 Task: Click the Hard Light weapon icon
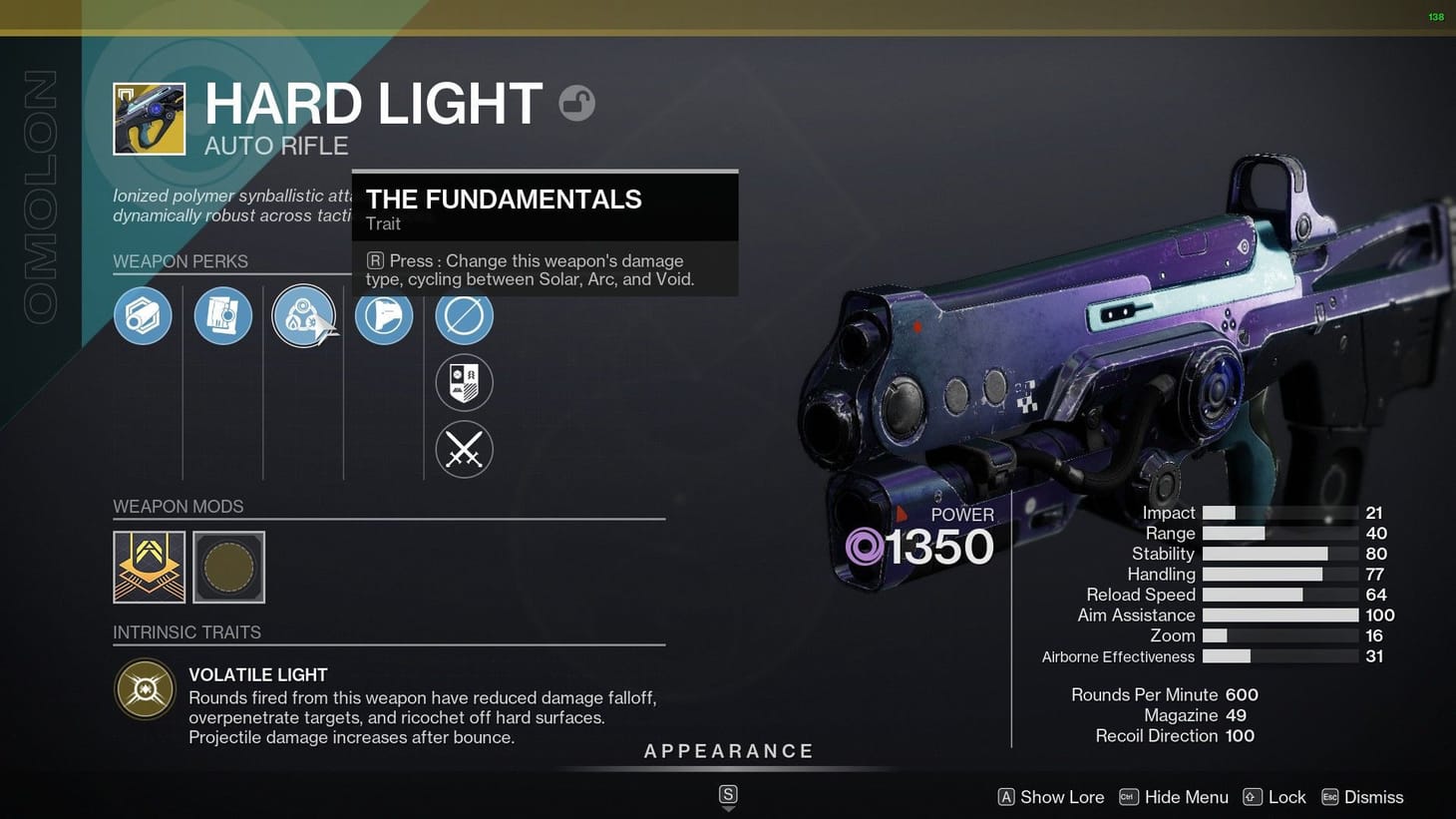(149, 118)
